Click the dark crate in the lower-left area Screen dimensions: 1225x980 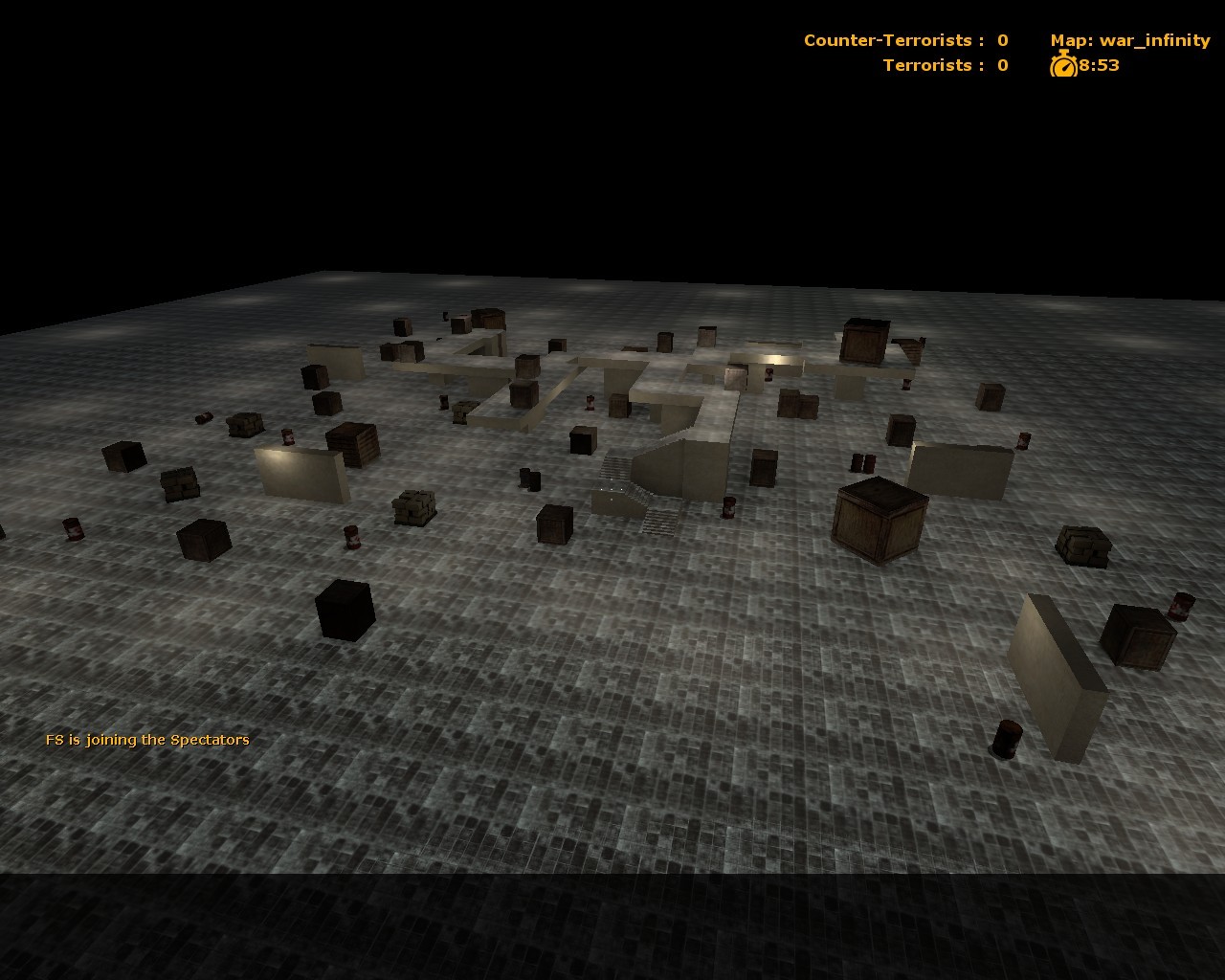tap(345, 611)
